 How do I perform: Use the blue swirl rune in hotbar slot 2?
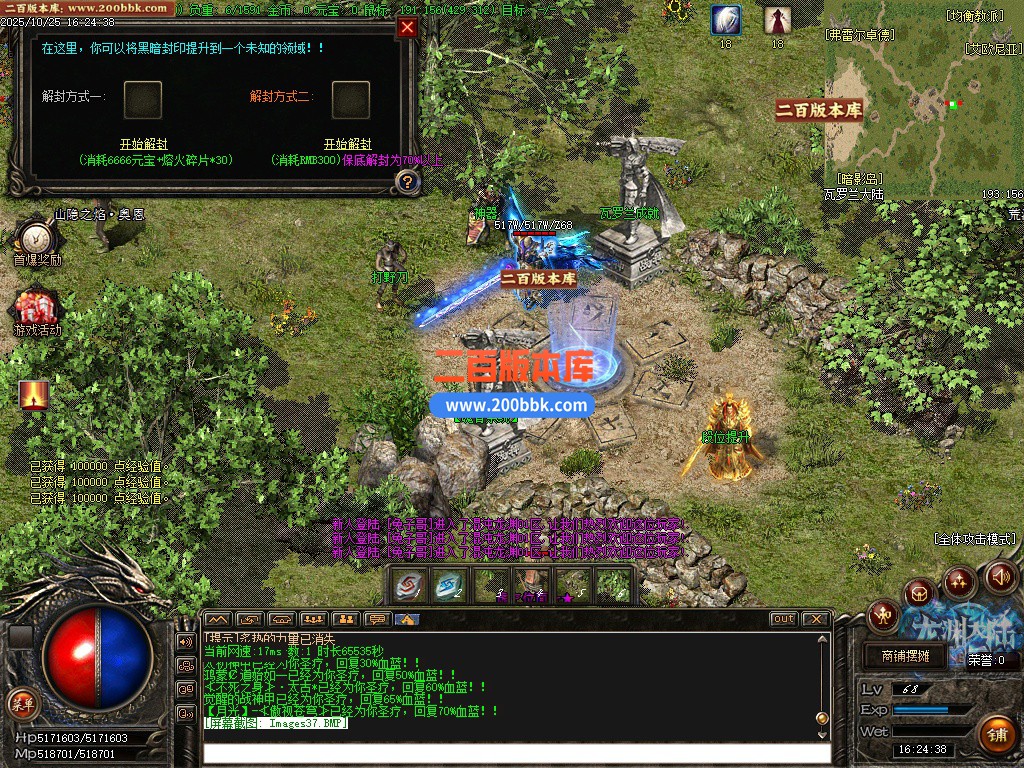tap(449, 586)
